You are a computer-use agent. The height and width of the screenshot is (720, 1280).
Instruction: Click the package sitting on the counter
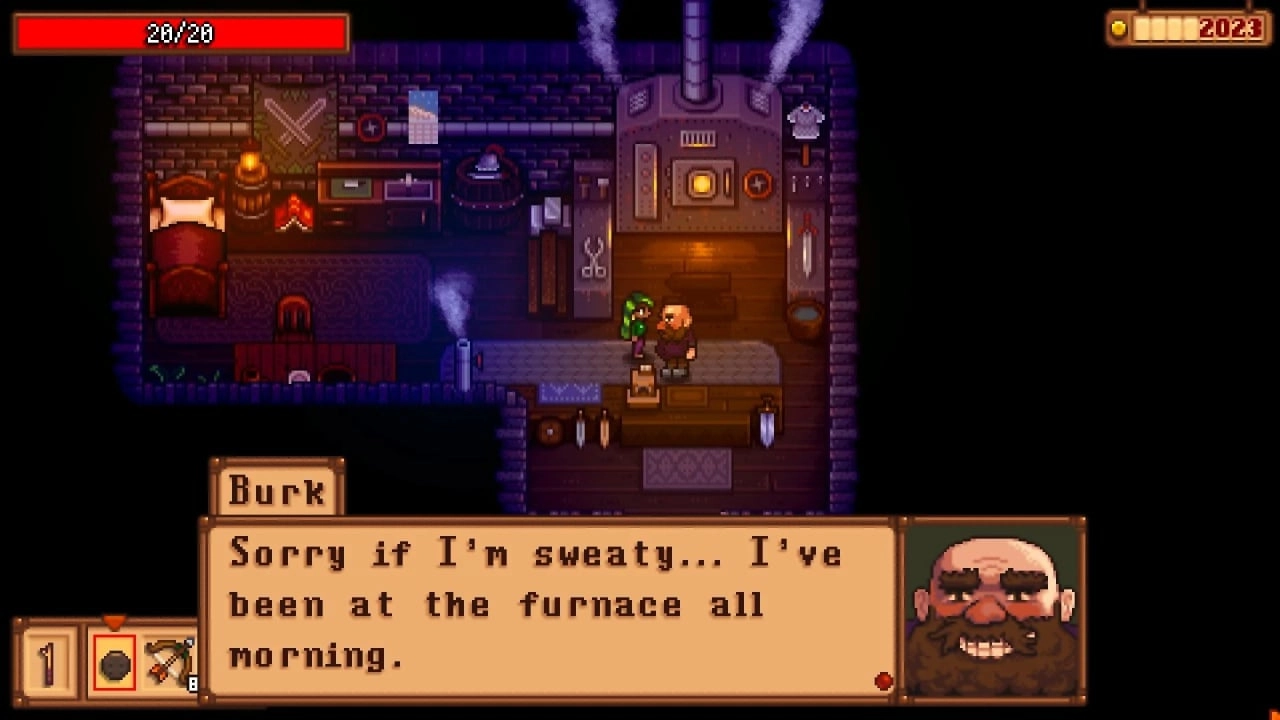644,385
